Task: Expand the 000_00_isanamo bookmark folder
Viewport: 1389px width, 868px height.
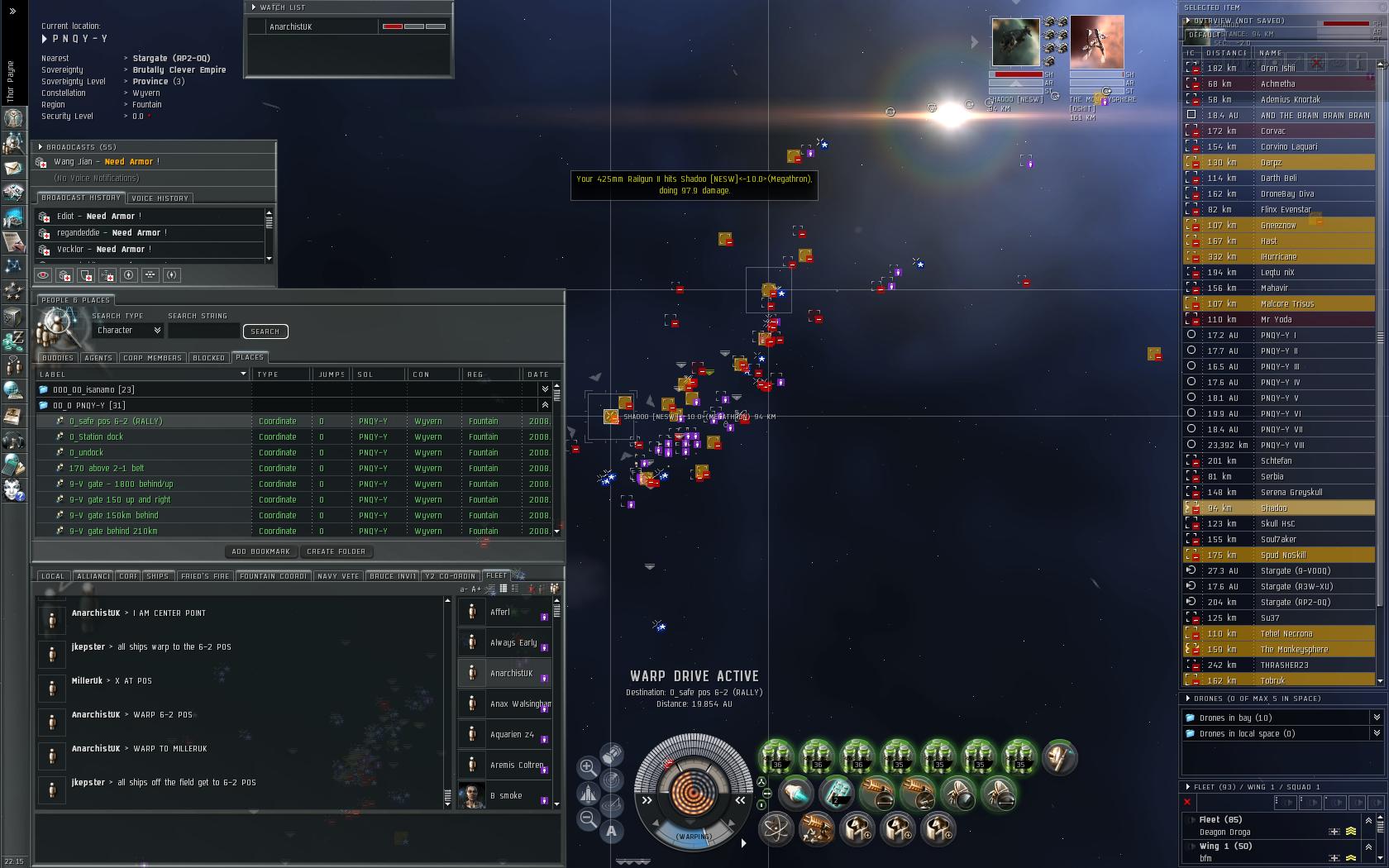Action: coord(93,390)
